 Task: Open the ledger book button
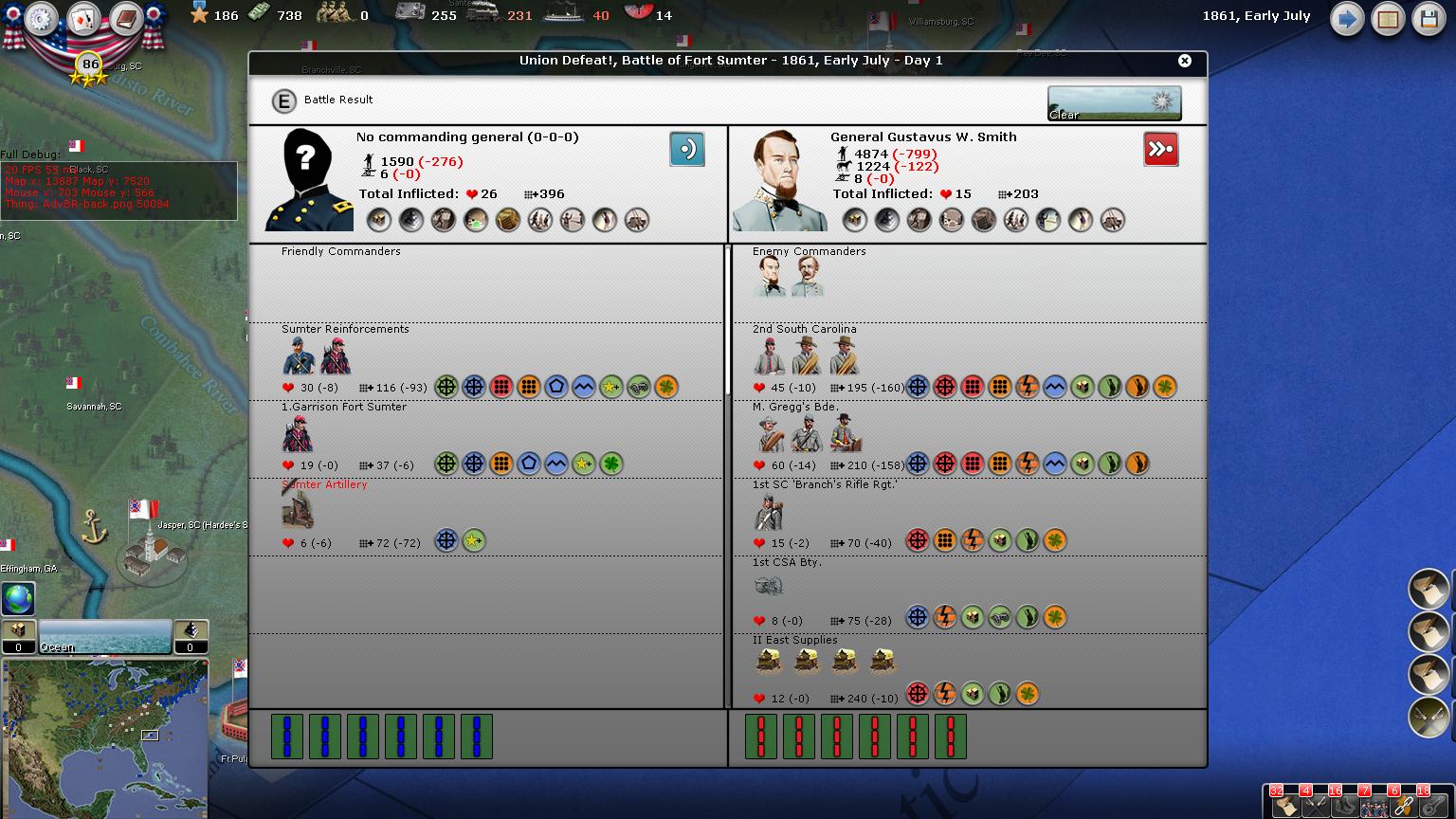(x=1388, y=19)
